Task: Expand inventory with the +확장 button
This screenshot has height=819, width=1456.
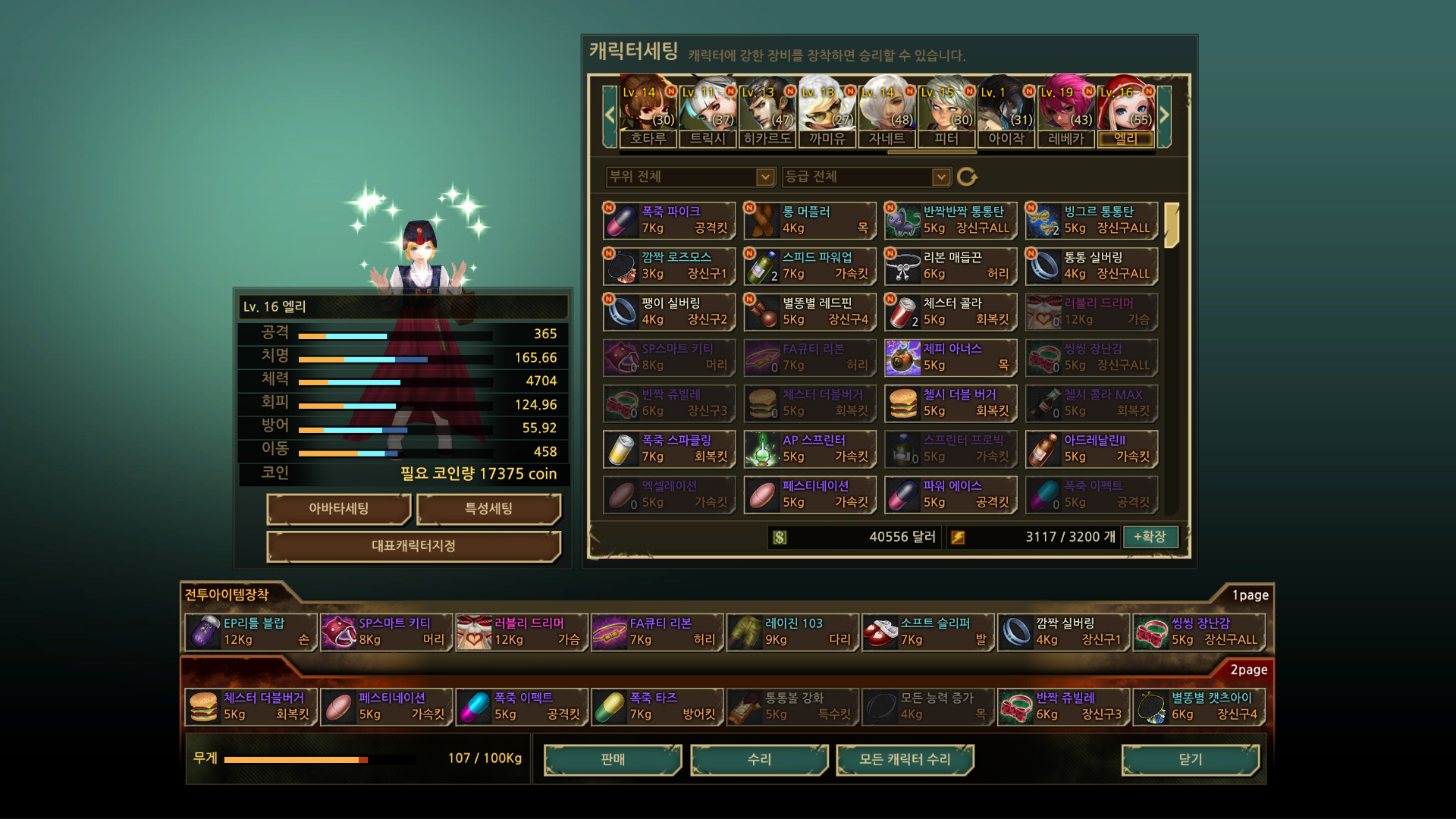Action: [x=1150, y=537]
